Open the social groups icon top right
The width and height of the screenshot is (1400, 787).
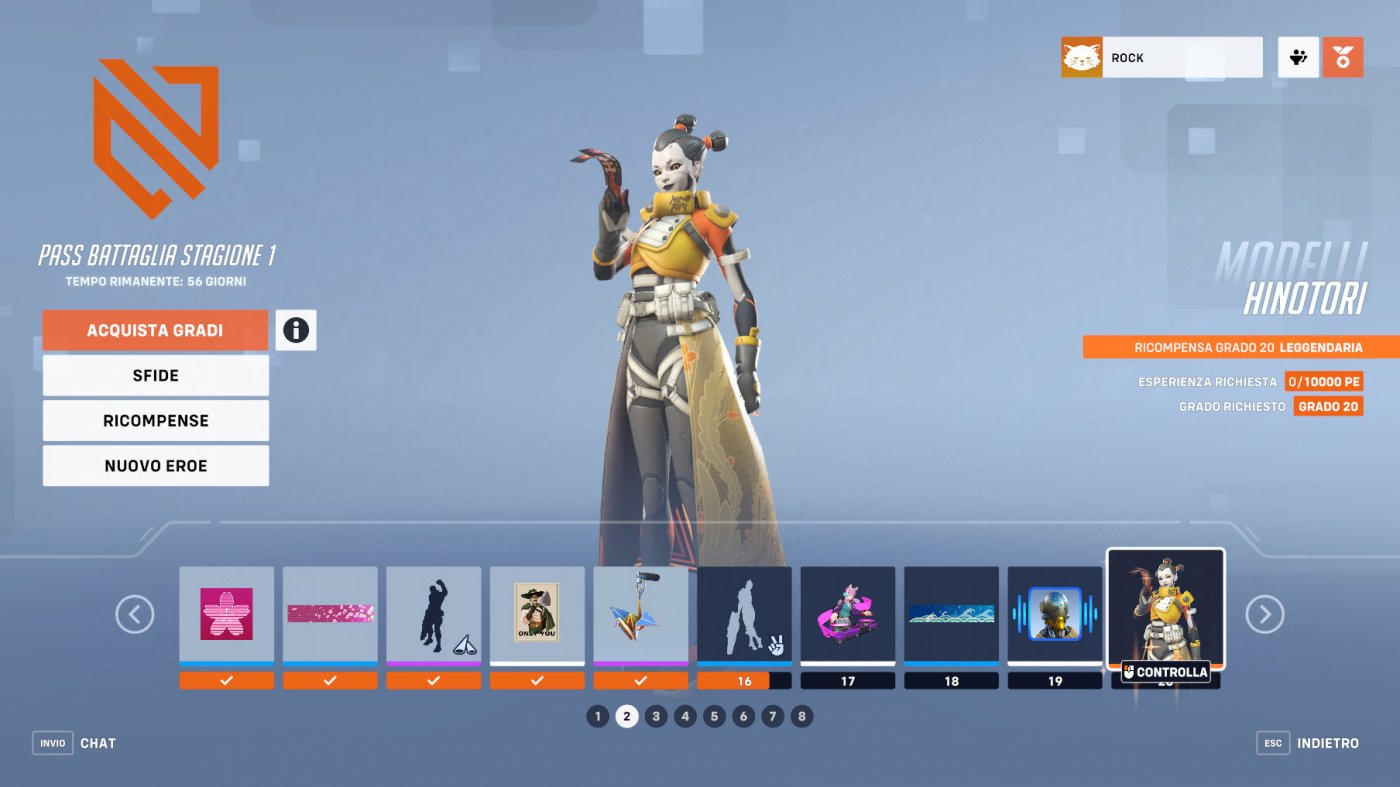tap(1297, 57)
